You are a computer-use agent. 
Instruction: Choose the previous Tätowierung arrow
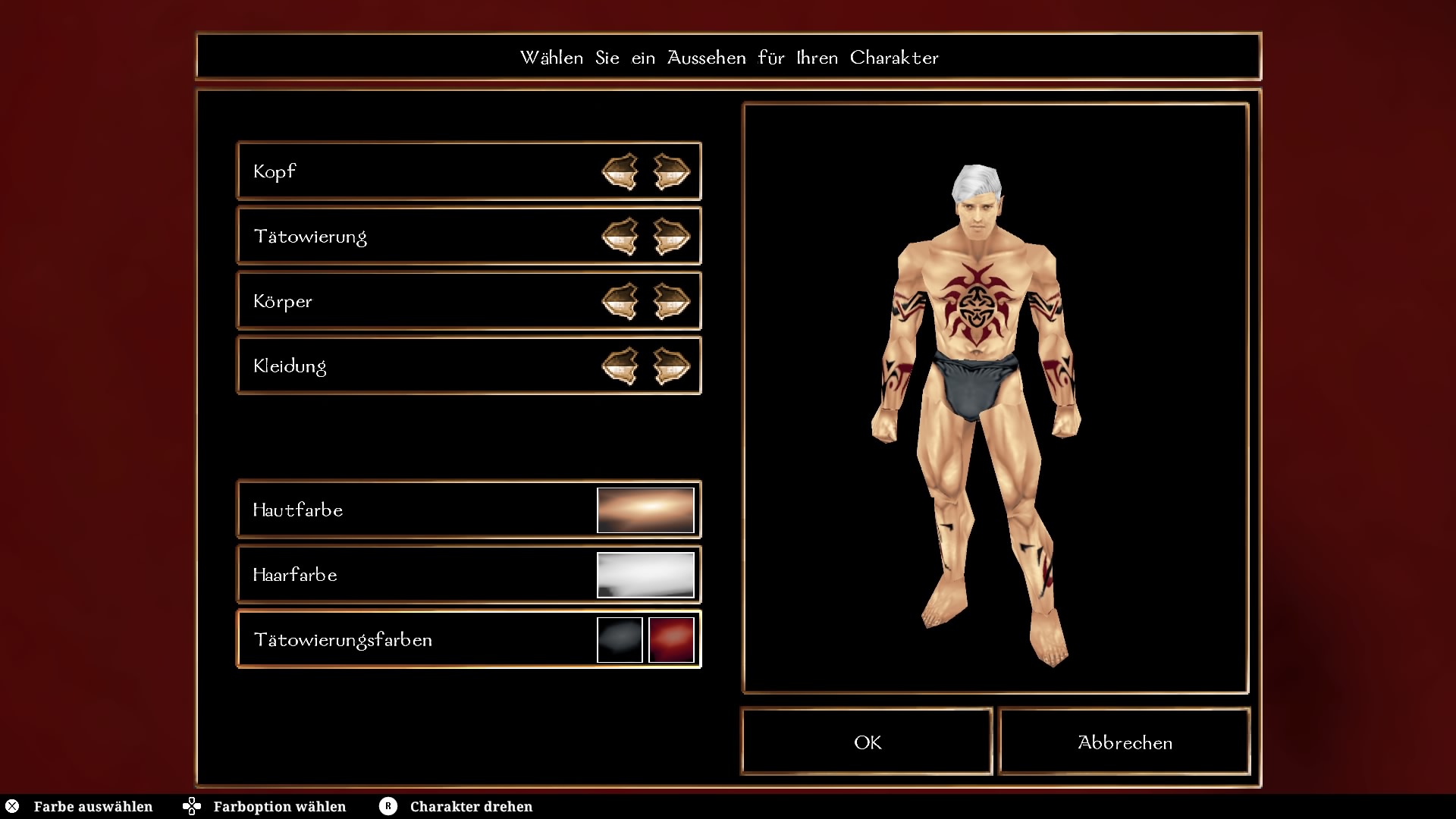pos(620,237)
